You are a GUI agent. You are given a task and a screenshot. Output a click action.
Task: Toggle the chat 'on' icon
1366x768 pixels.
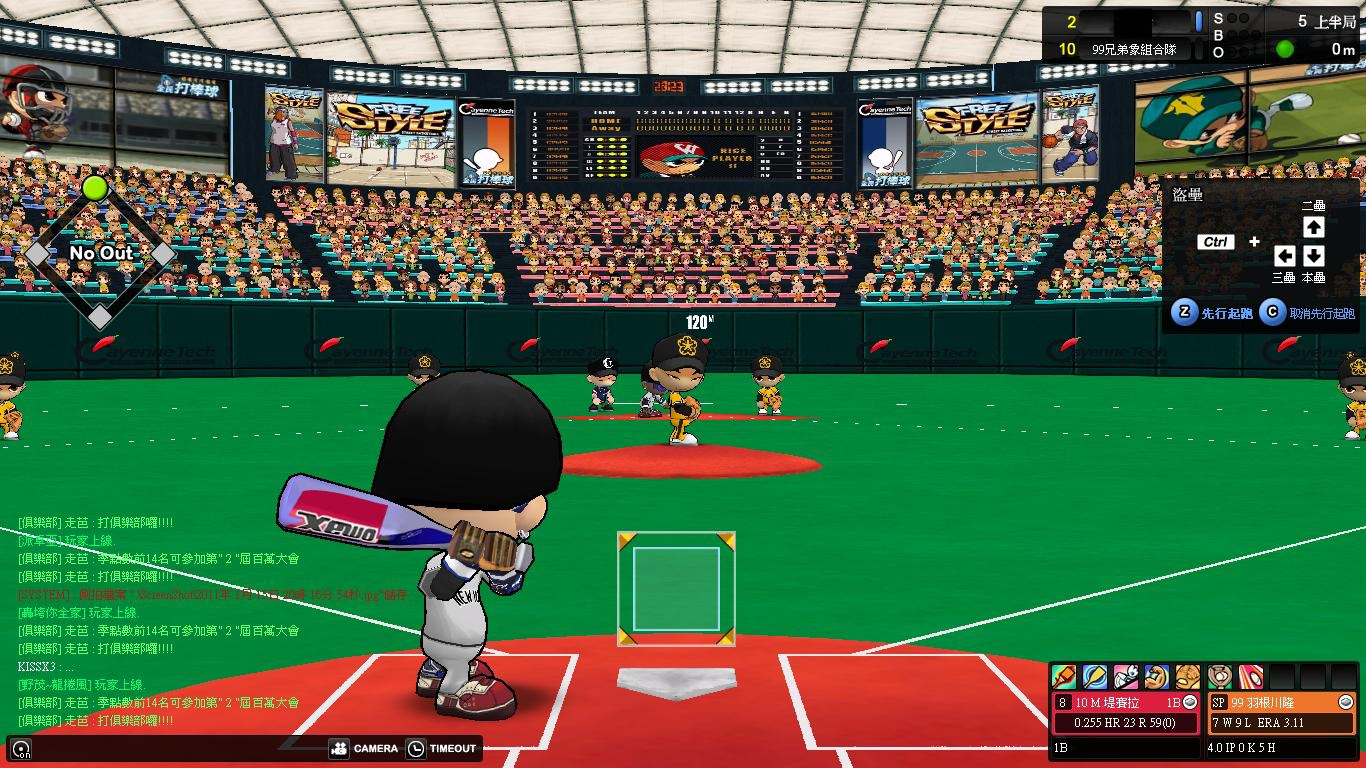21,749
